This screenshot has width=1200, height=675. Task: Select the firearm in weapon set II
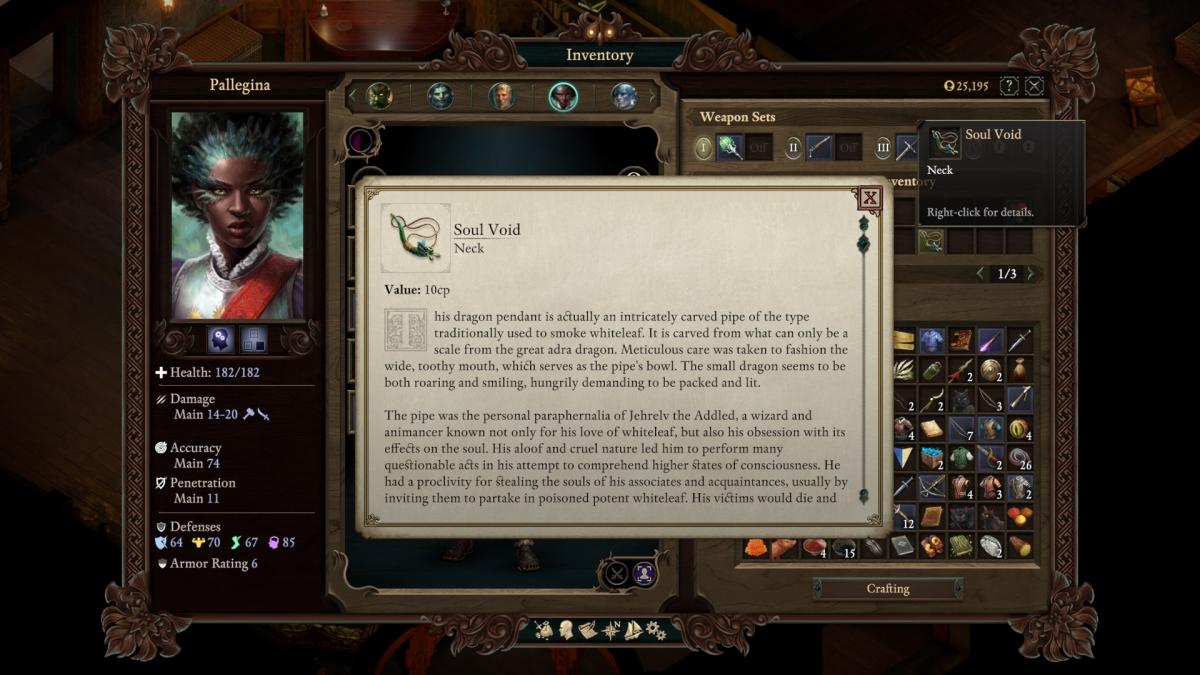coord(819,148)
